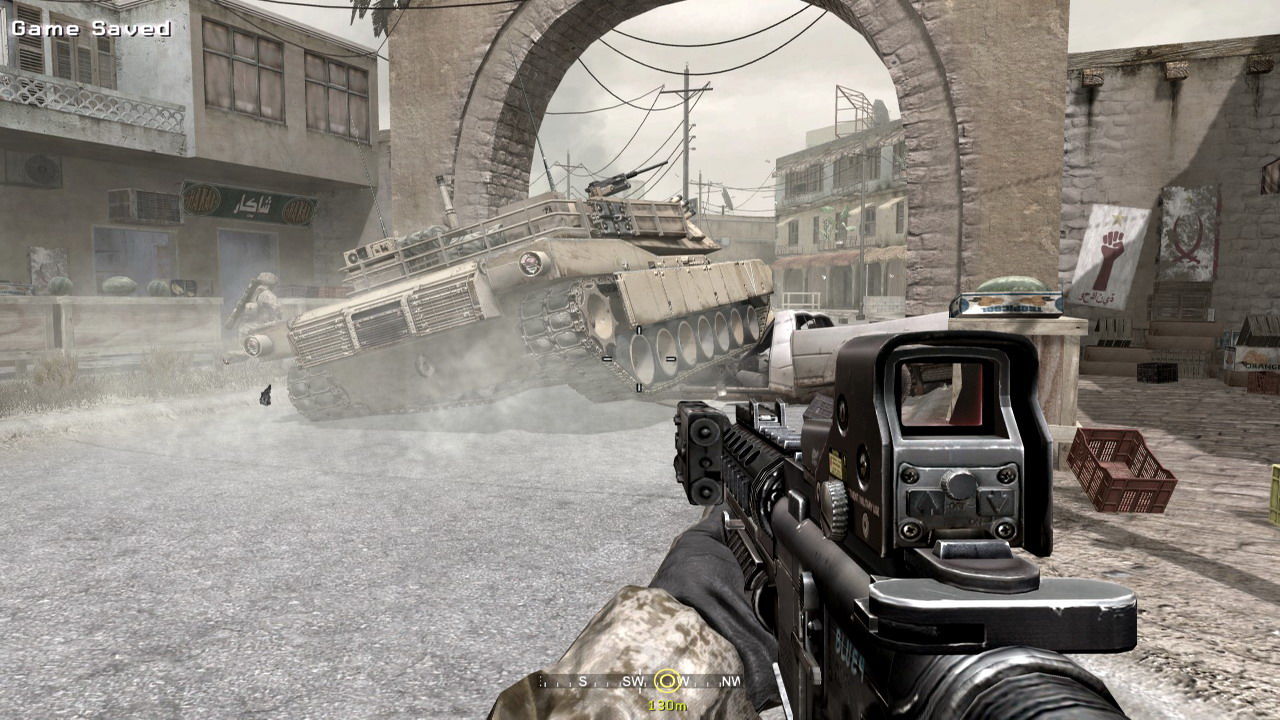Image resolution: width=1280 pixels, height=720 pixels.
Task: Open the S marker on the compass strip
Action: (583, 681)
